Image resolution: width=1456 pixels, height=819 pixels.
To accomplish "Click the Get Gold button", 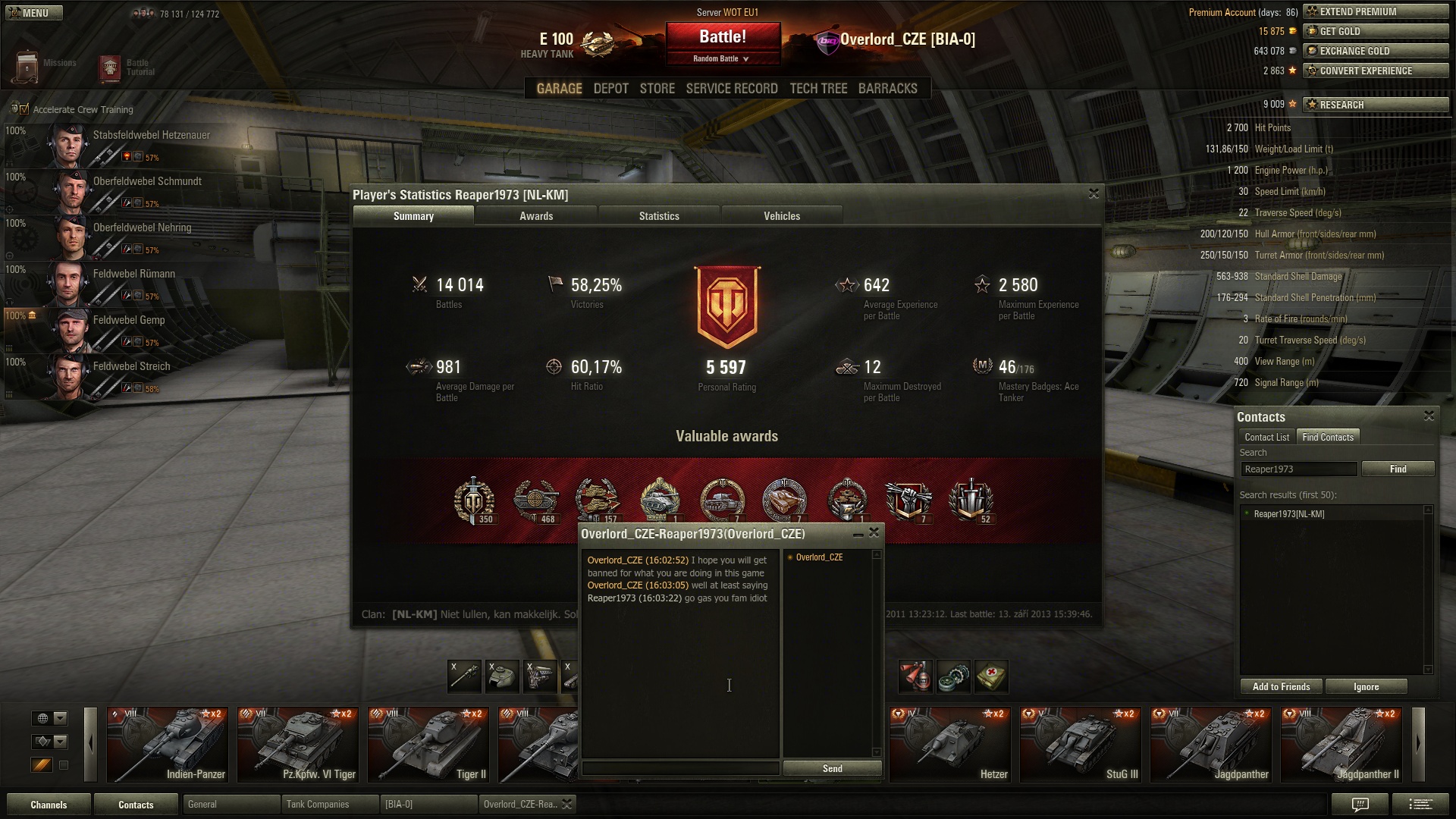I will (1376, 31).
